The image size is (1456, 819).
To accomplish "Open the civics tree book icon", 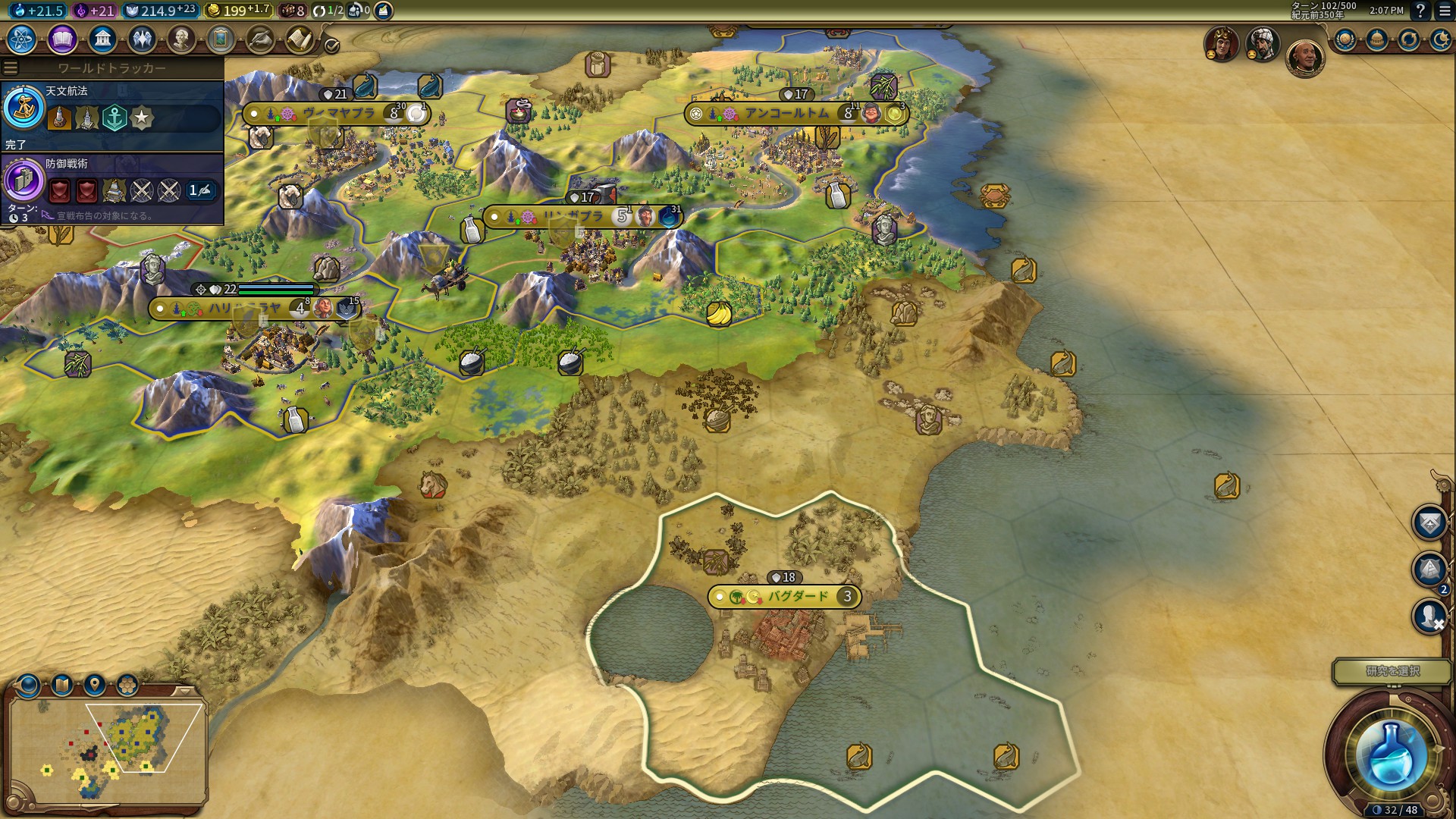I will click(62, 39).
